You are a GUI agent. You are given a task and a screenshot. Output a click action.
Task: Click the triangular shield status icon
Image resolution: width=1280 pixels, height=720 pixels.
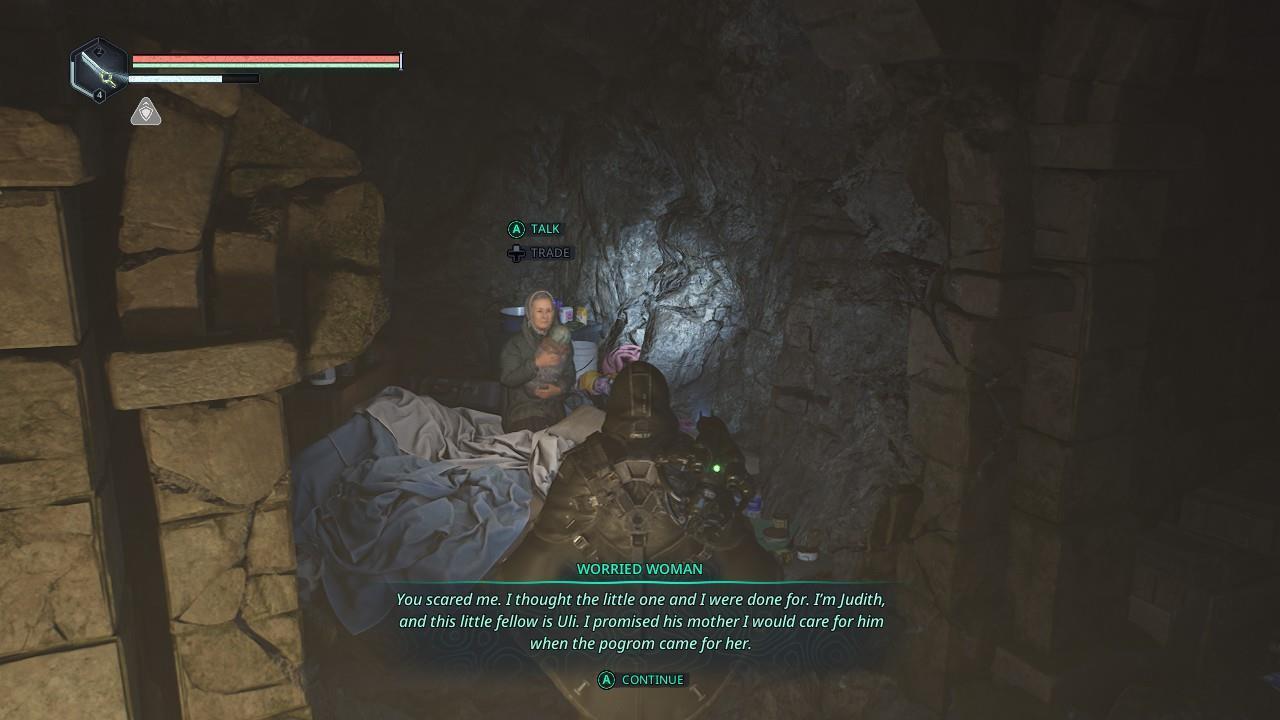[146, 112]
